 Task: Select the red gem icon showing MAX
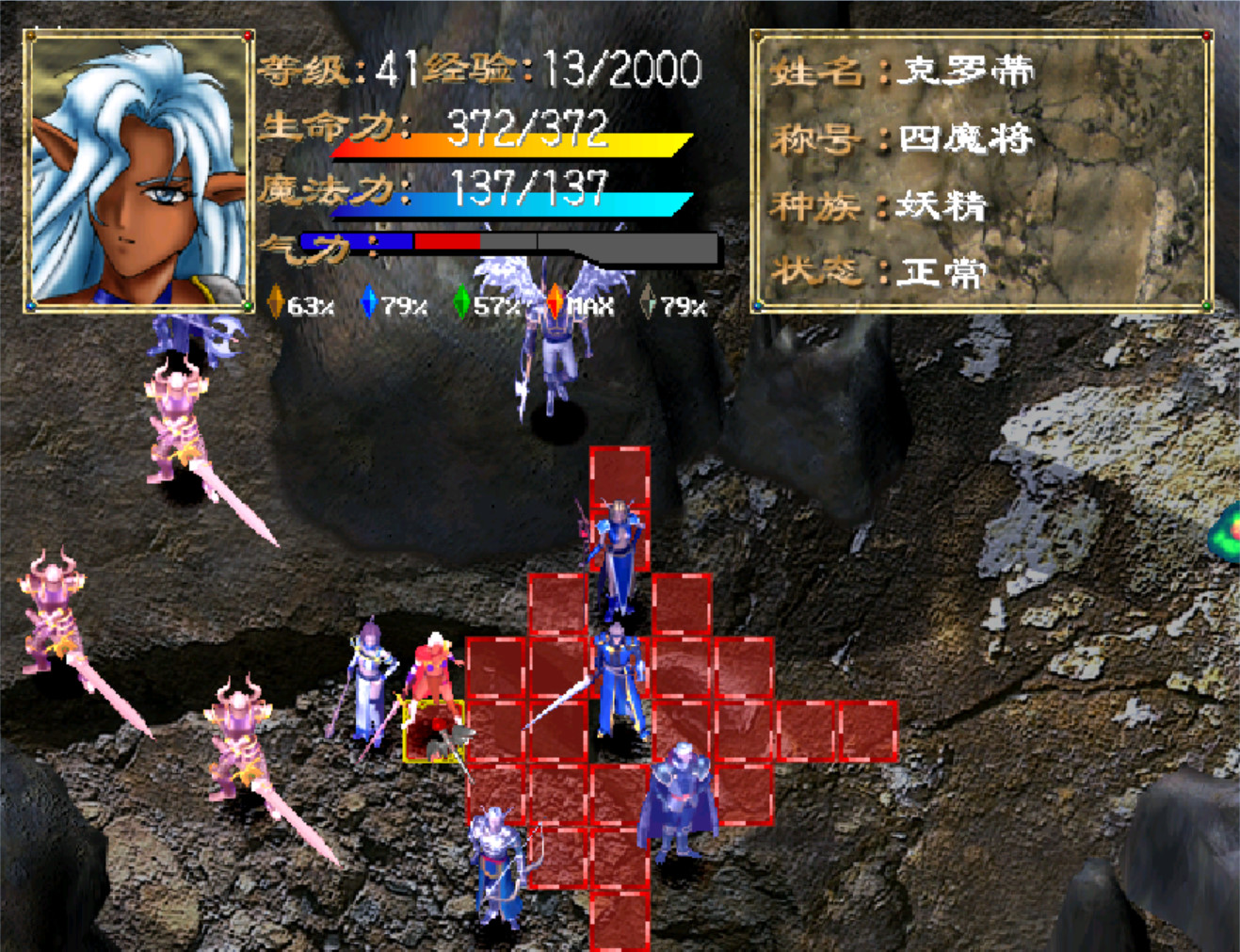coord(555,301)
